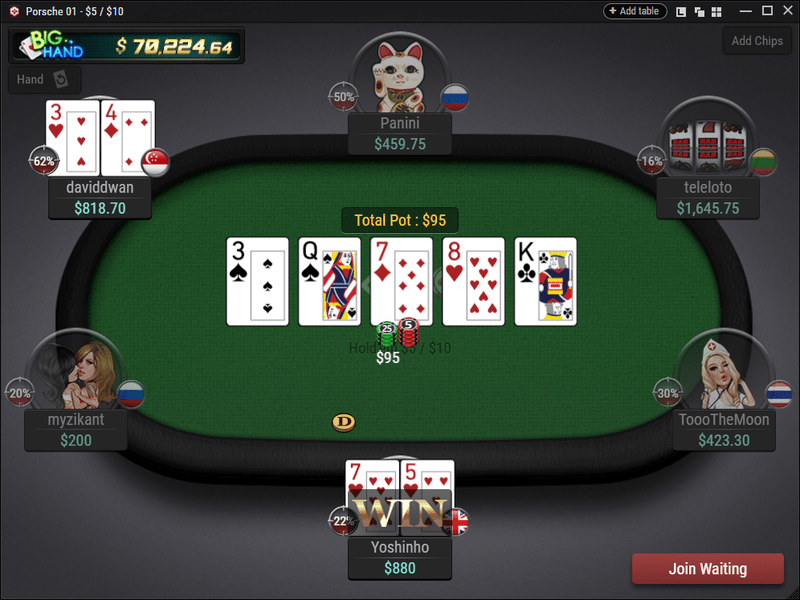
Task: Select daviddwan's name plate
Action: tap(100, 198)
